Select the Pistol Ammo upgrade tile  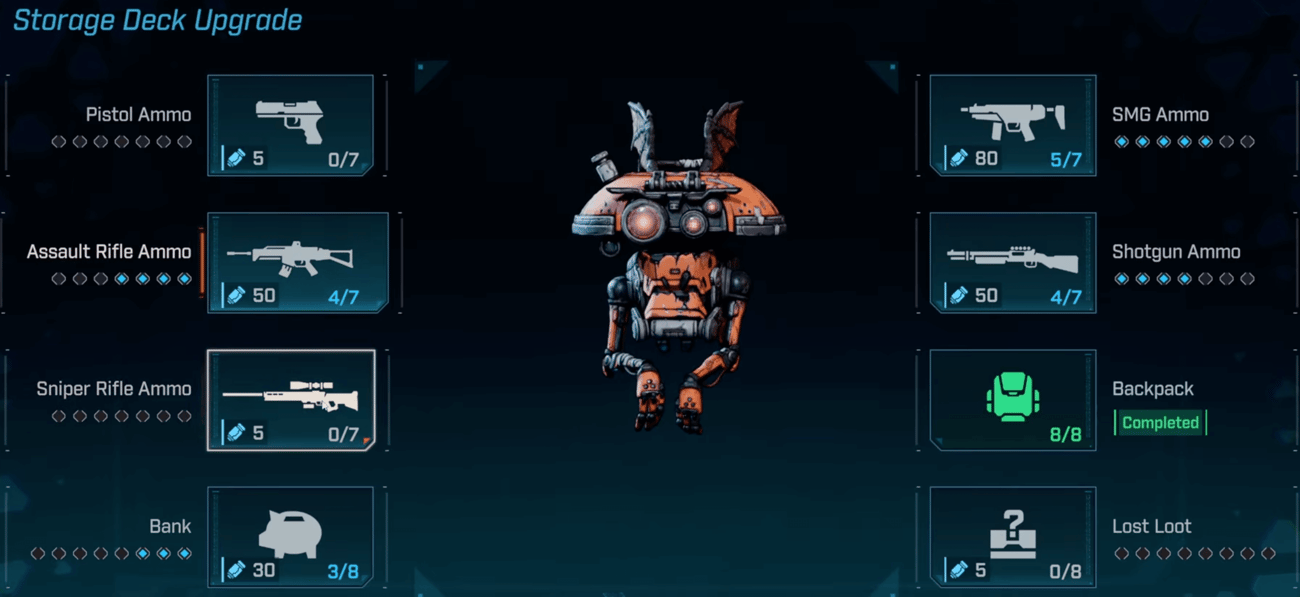pyautogui.click(x=290, y=125)
